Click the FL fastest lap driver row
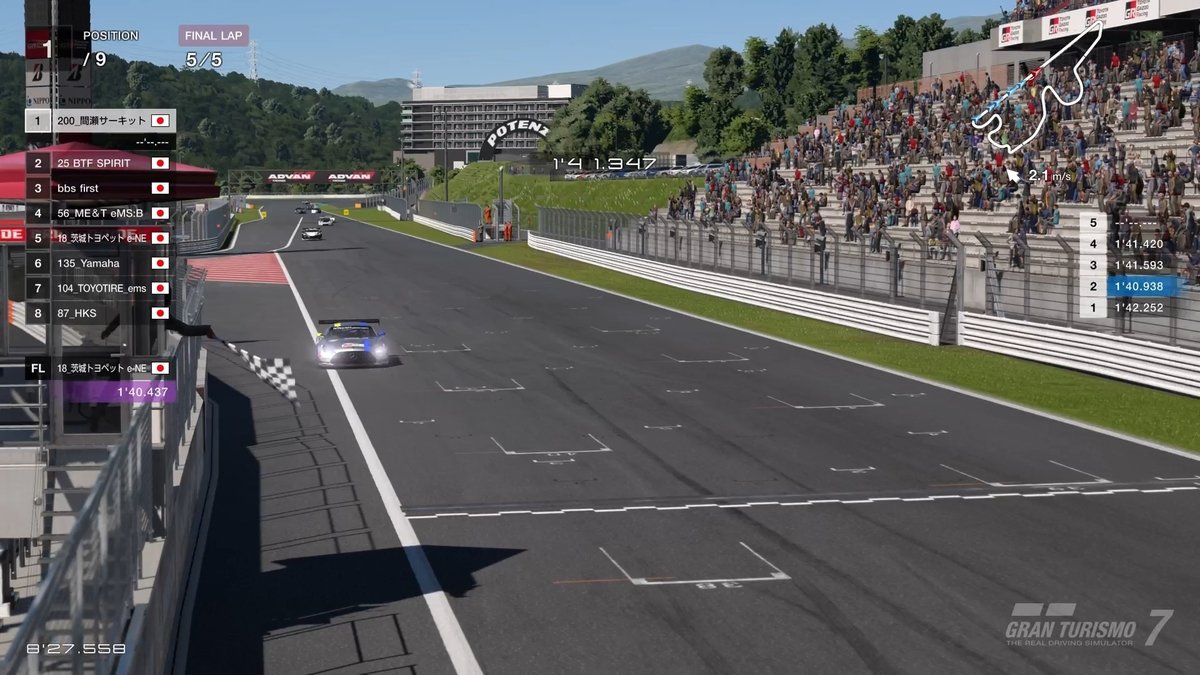Viewport: 1200px width, 675px height. pyautogui.click(x=100, y=368)
